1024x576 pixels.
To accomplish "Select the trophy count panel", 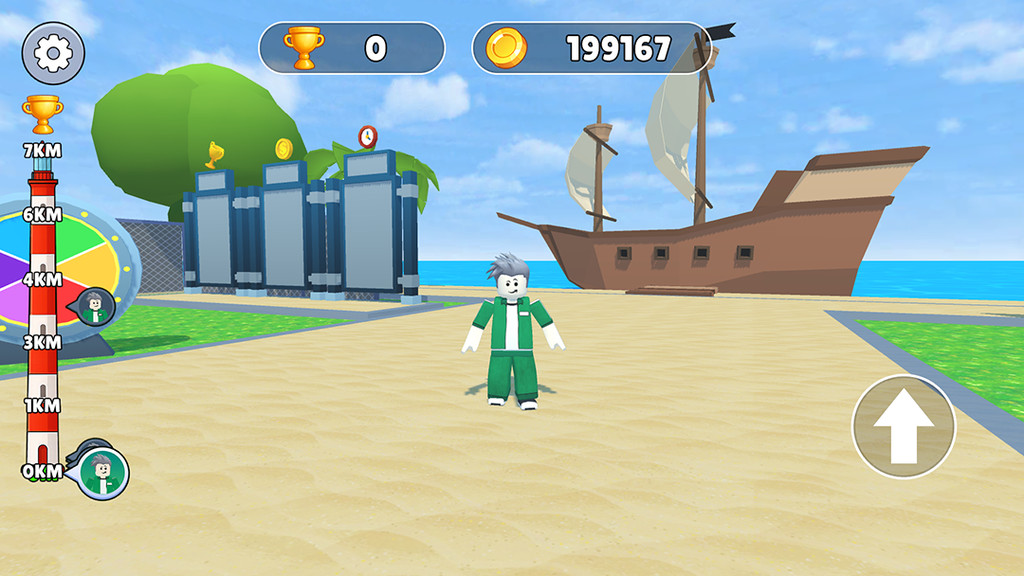I will point(351,48).
